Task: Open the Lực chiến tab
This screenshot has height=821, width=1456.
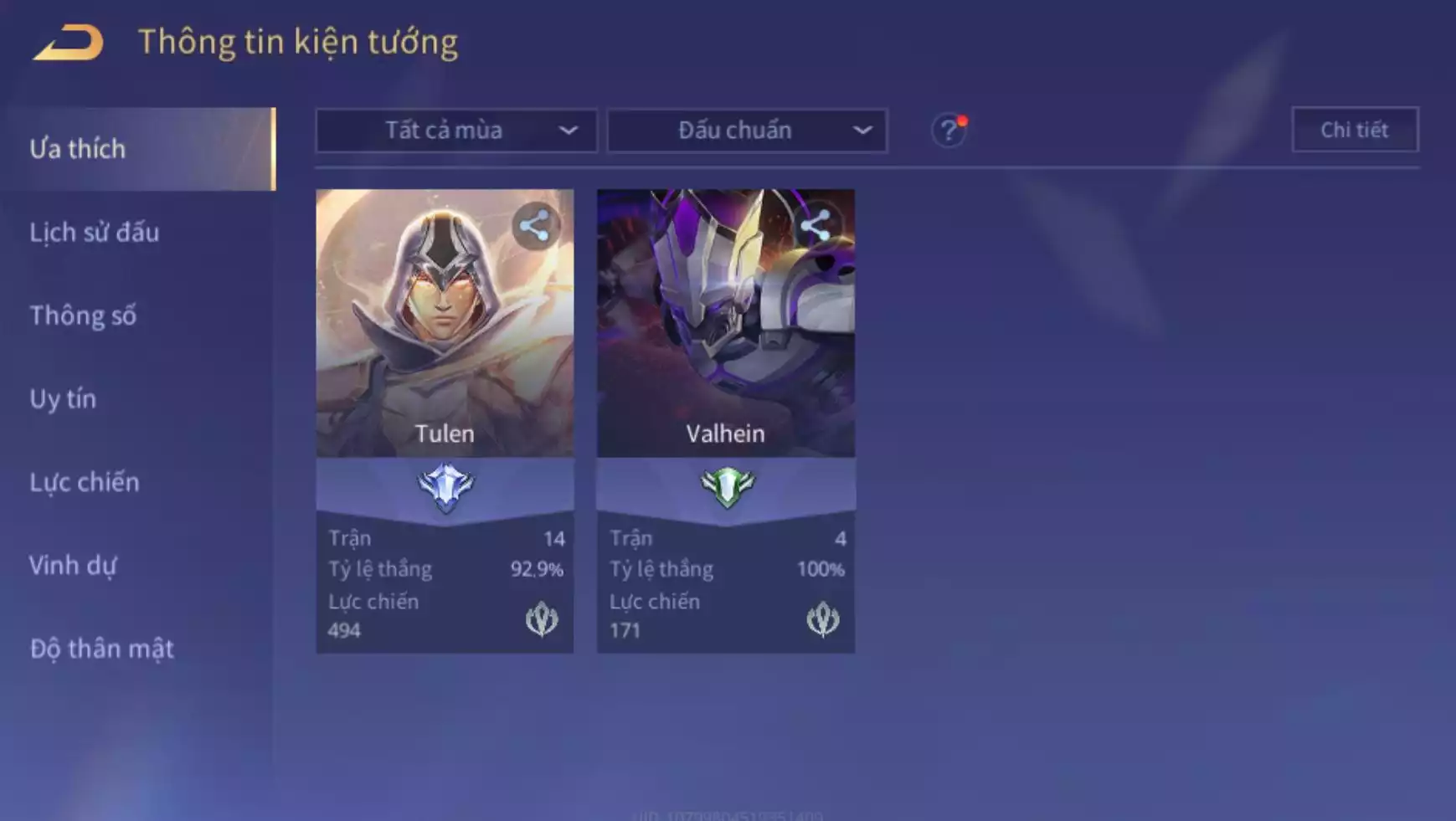Action: [x=85, y=482]
